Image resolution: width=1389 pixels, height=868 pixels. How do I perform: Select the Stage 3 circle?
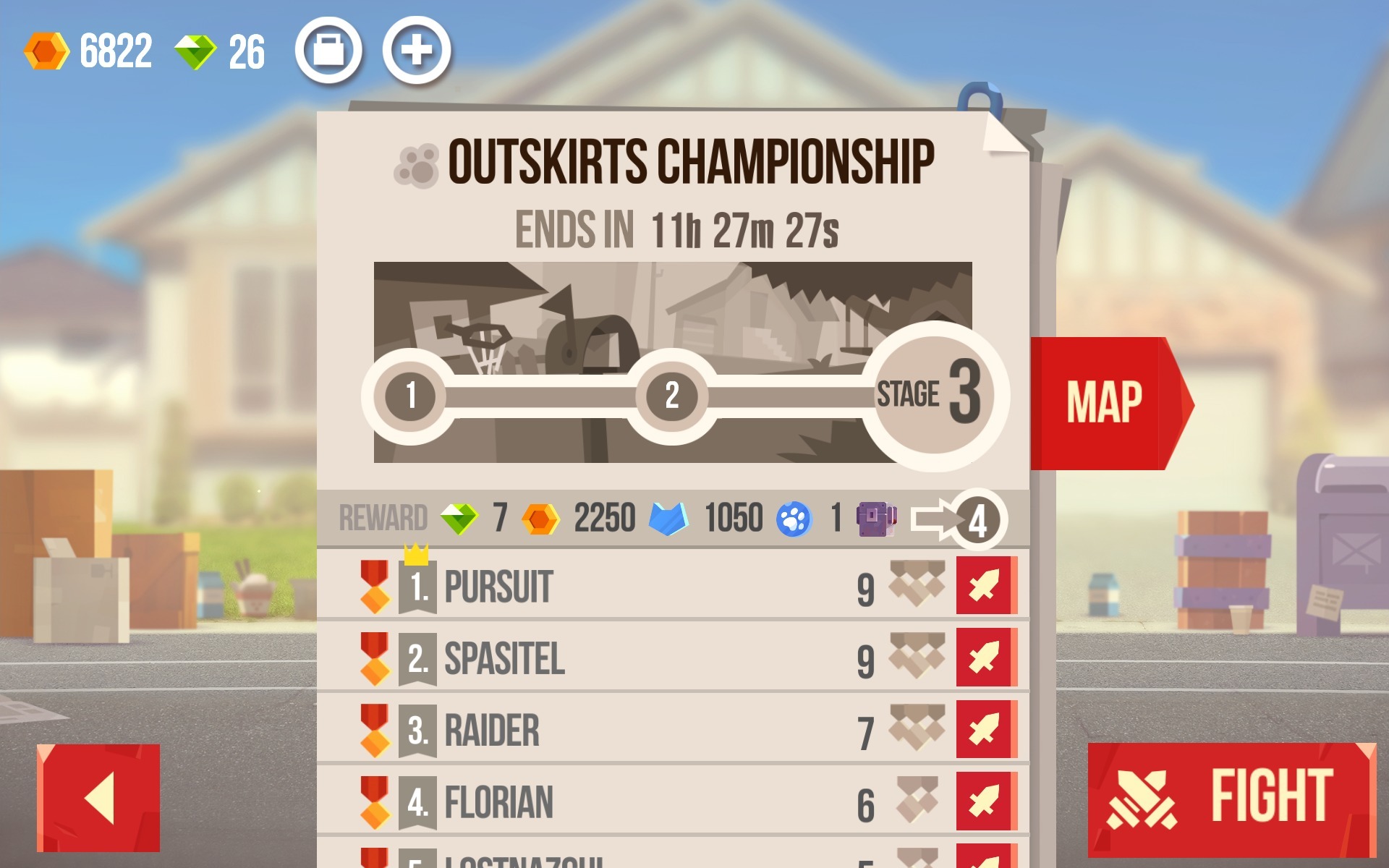point(934,395)
